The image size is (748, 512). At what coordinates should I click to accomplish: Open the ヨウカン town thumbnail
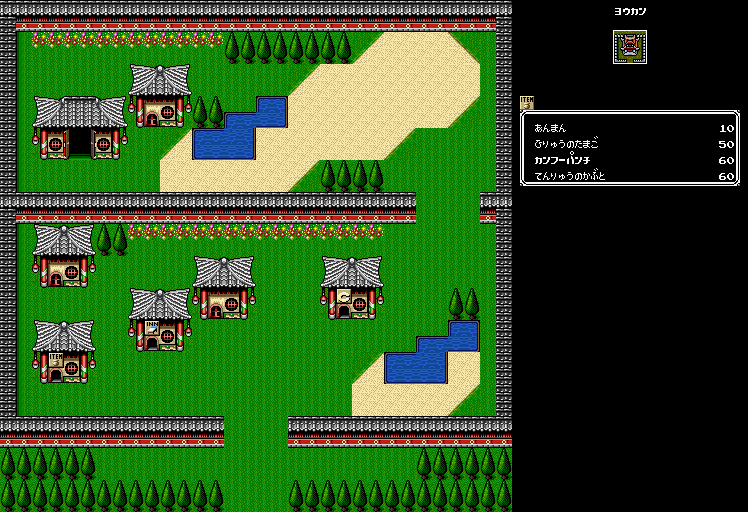pos(629,47)
